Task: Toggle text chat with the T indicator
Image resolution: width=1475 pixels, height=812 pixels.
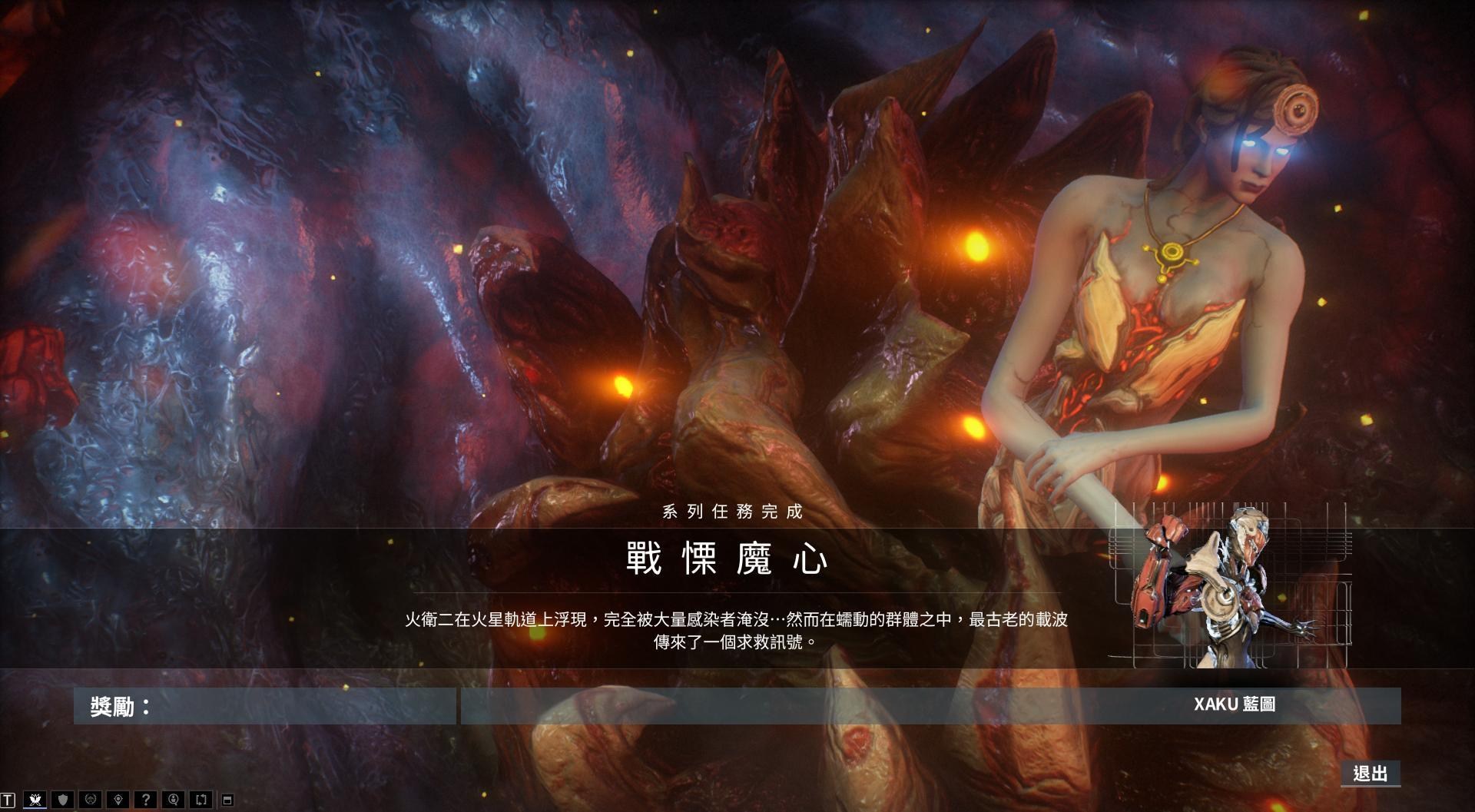Action: [8, 799]
